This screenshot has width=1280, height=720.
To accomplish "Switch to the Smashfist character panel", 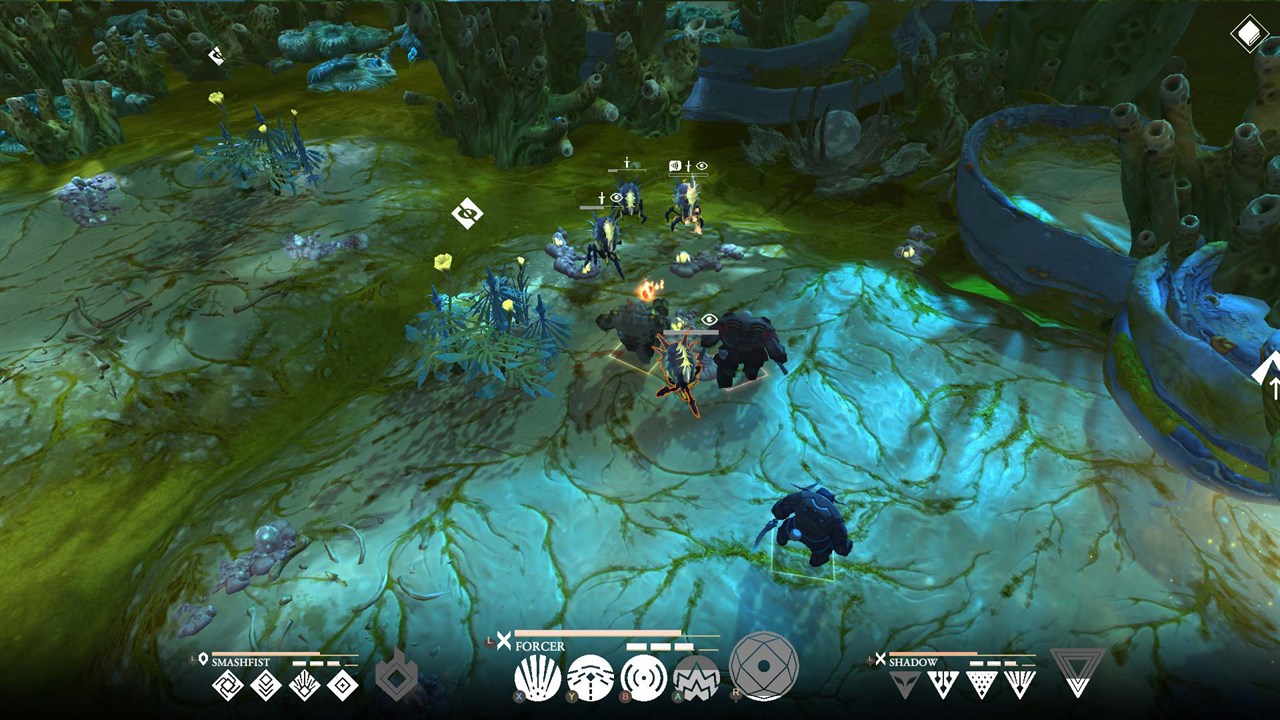I will (238, 662).
